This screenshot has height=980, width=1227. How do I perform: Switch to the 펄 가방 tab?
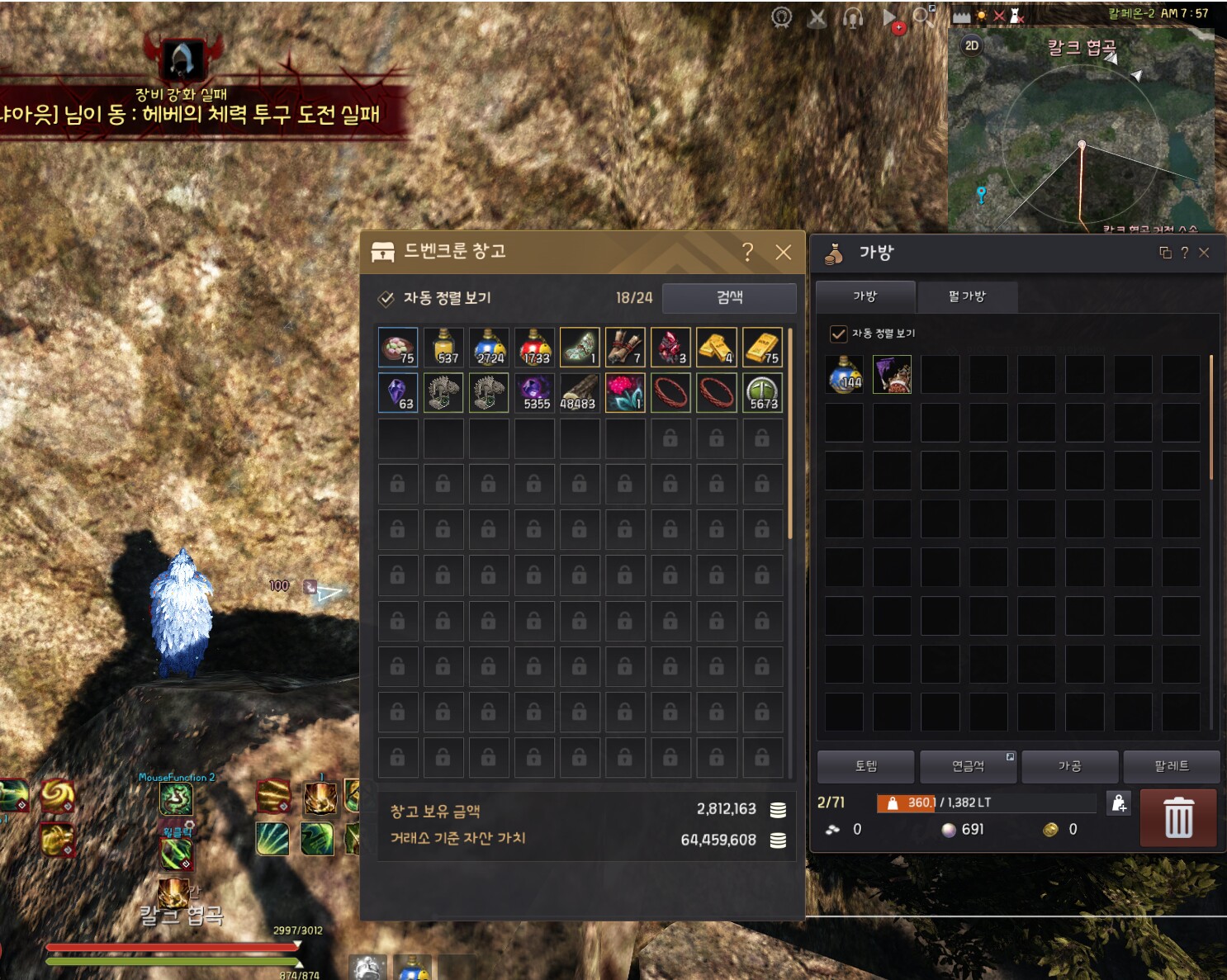point(968,297)
